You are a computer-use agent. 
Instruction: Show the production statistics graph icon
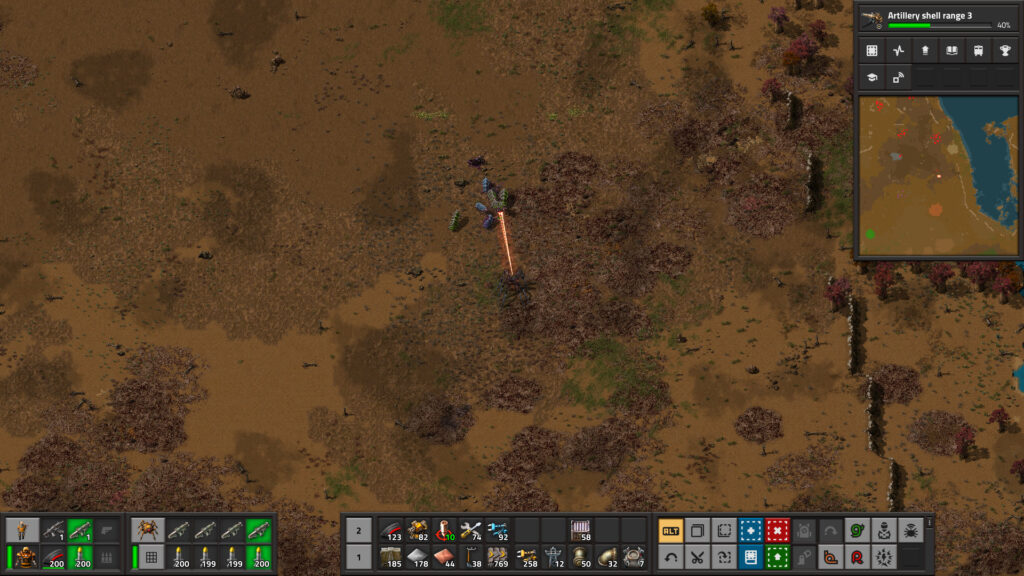coord(898,50)
